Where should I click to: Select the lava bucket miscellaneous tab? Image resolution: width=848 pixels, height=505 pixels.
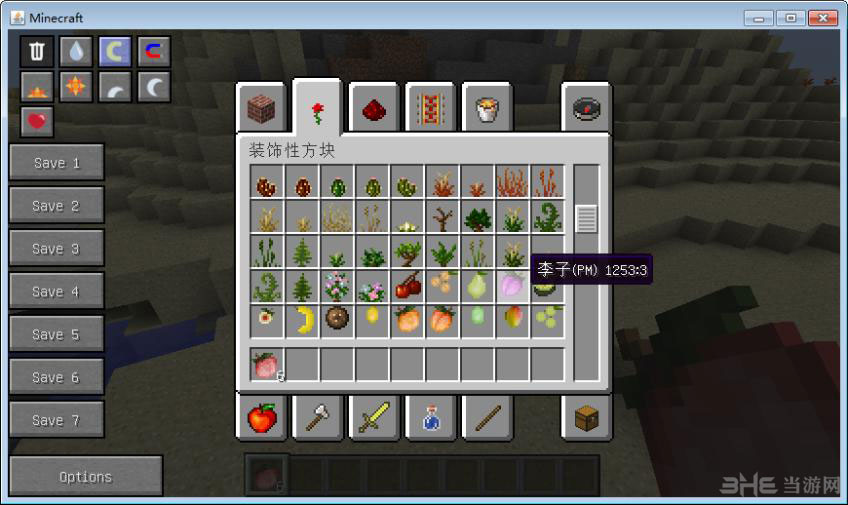(x=488, y=109)
